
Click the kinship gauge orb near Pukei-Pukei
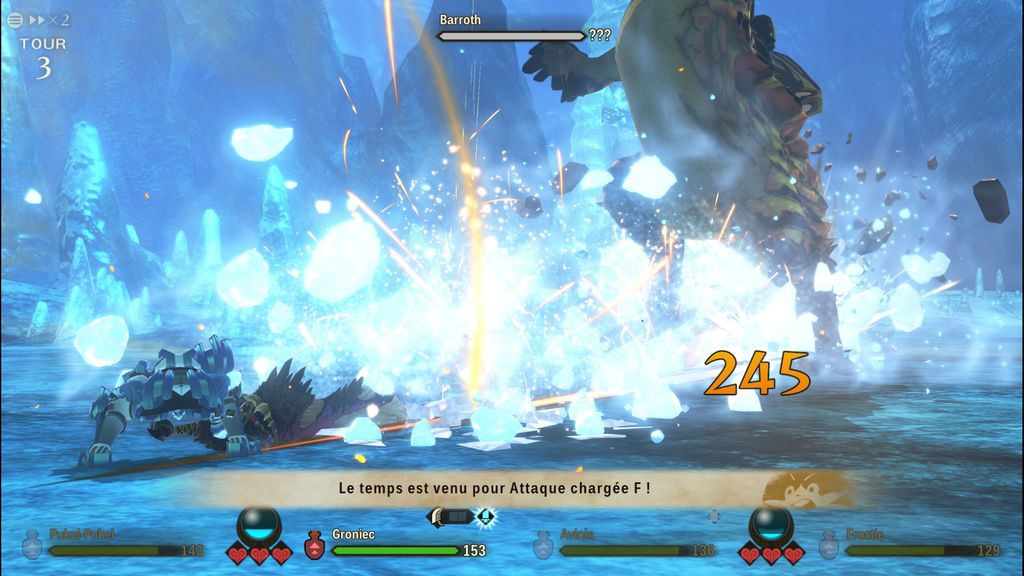point(259,522)
